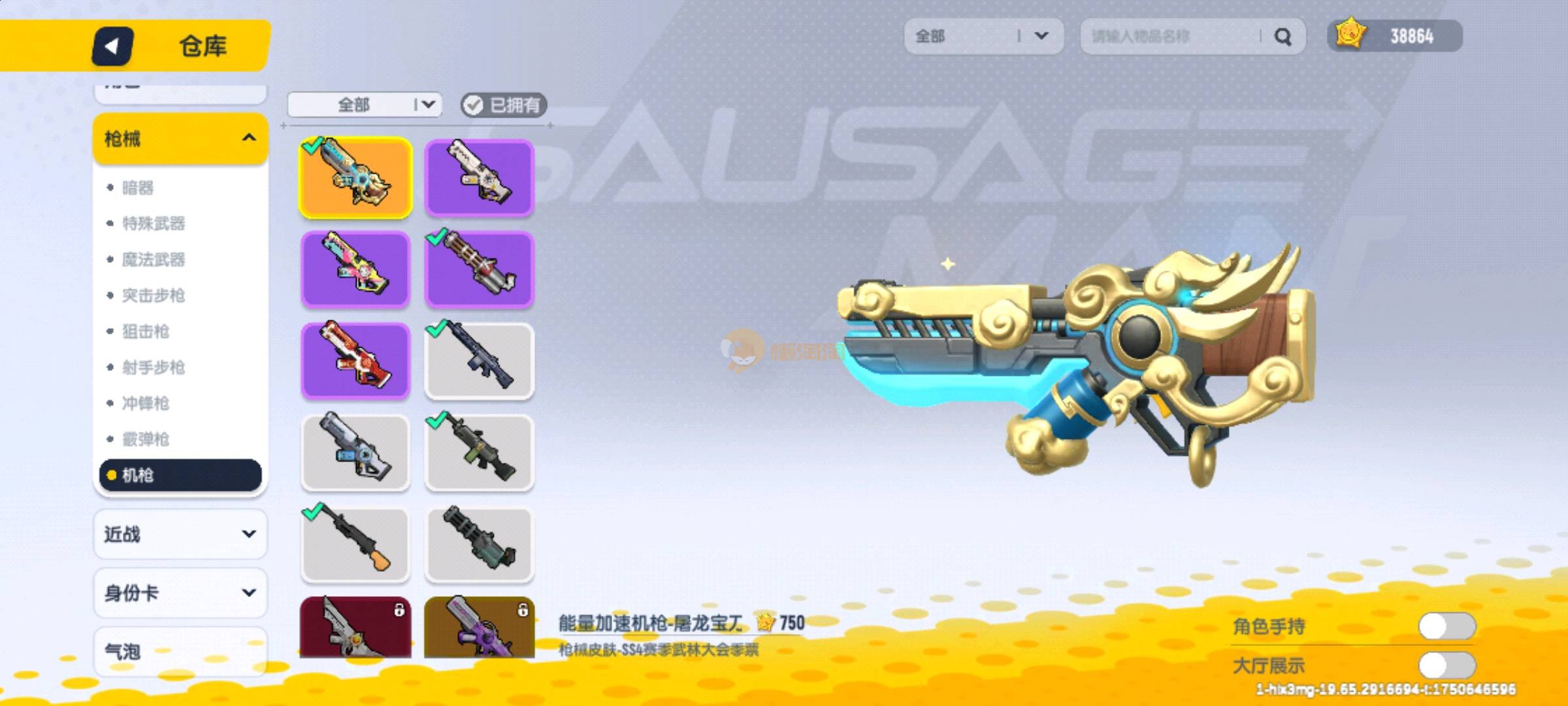This screenshot has height=706, width=1568.
Task: Toggle the 角色手持 switch
Action: click(x=1446, y=626)
